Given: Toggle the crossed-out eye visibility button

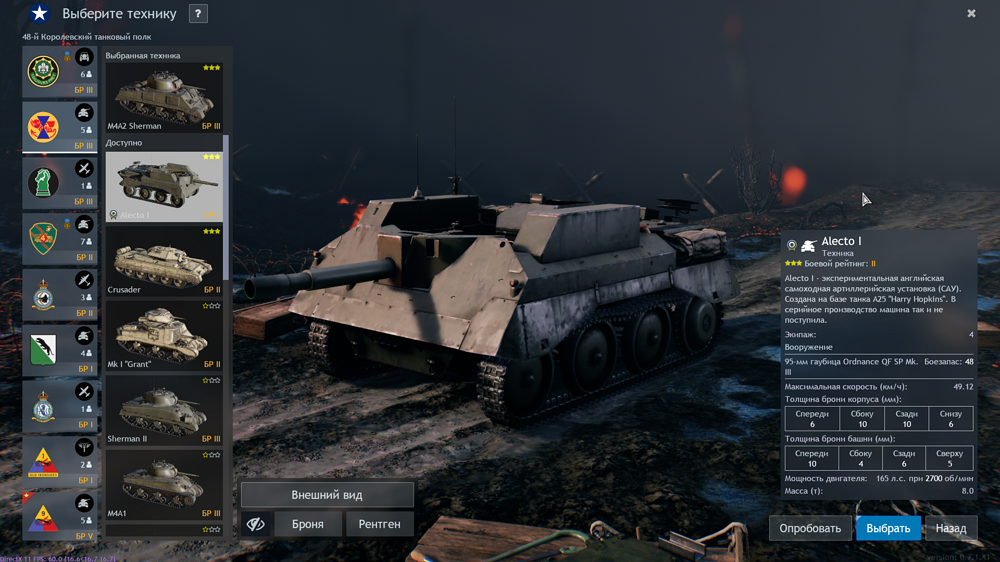Looking at the screenshot, I should pyautogui.click(x=256, y=524).
